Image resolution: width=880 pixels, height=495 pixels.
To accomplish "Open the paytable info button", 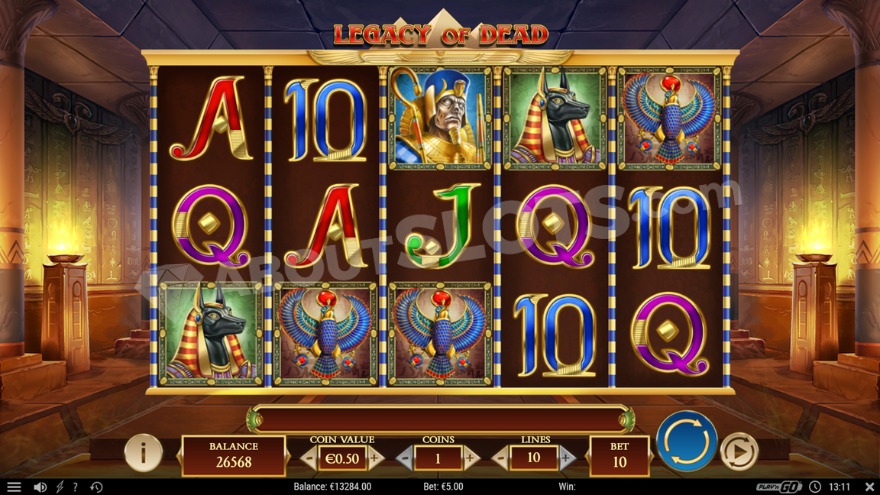I will (x=143, y=453).
